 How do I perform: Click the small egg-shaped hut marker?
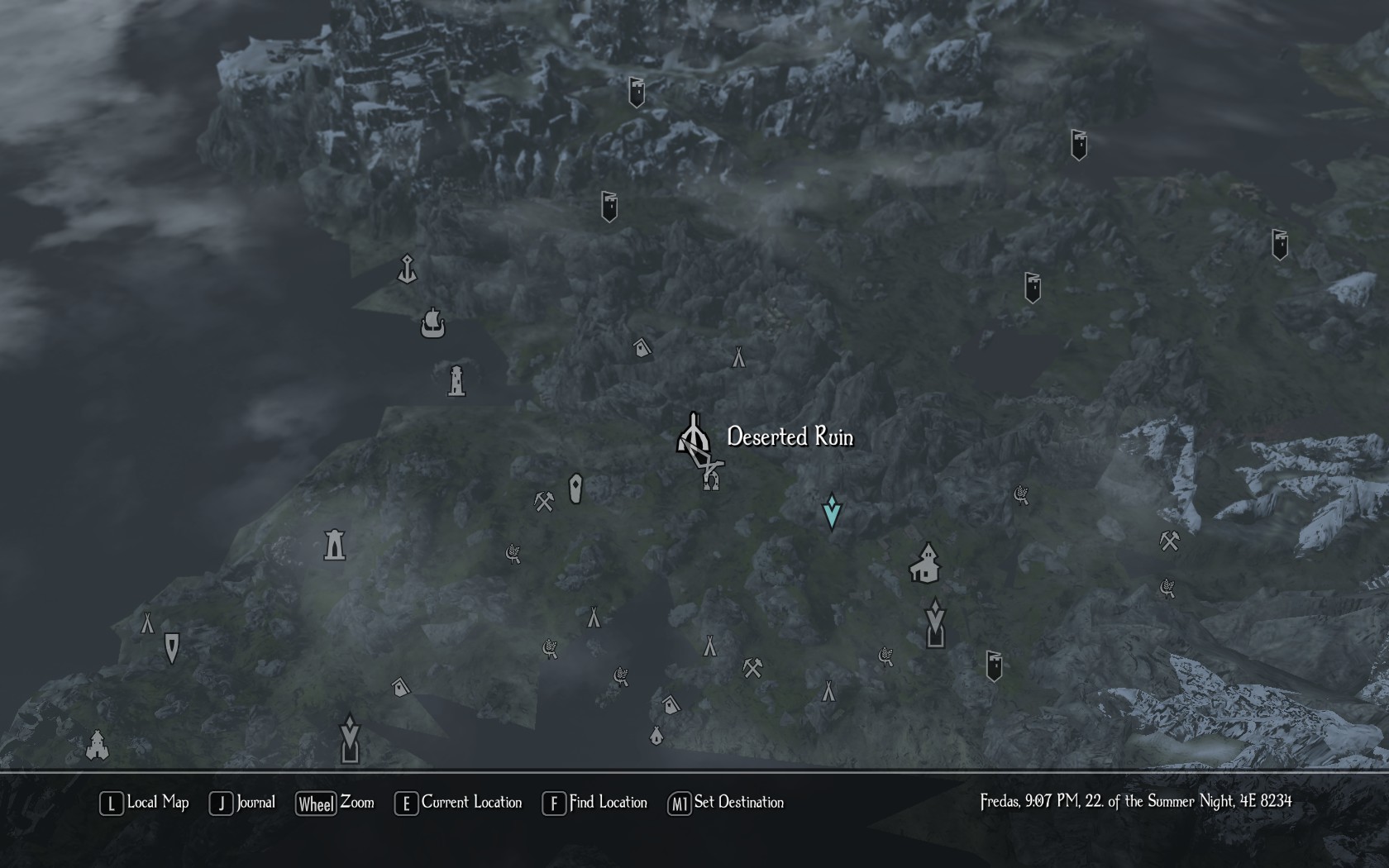tap(656, 735)
